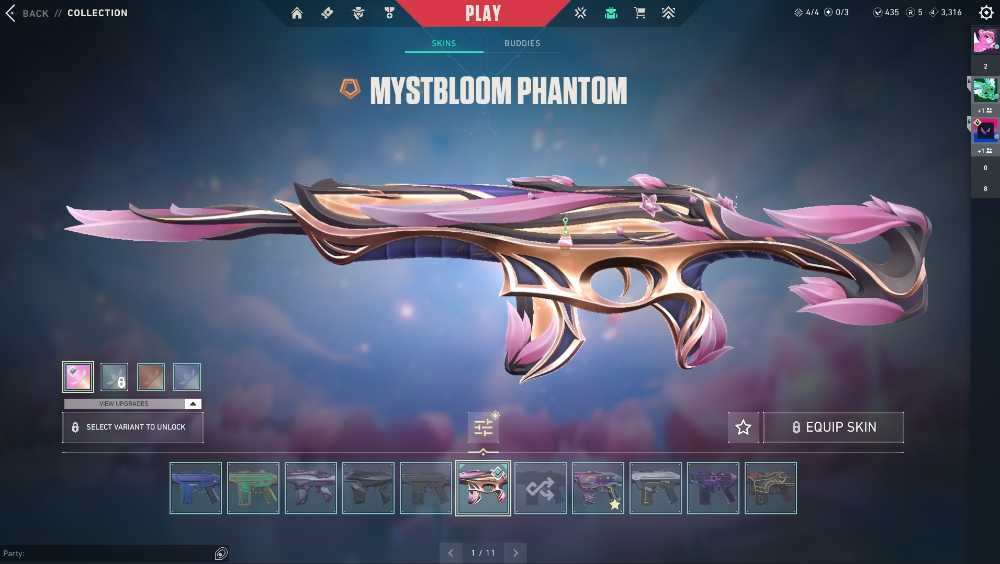This screenshot has height=564, width=1000.
Task: Select the Skins tab
Action: (x=443, y=44)
